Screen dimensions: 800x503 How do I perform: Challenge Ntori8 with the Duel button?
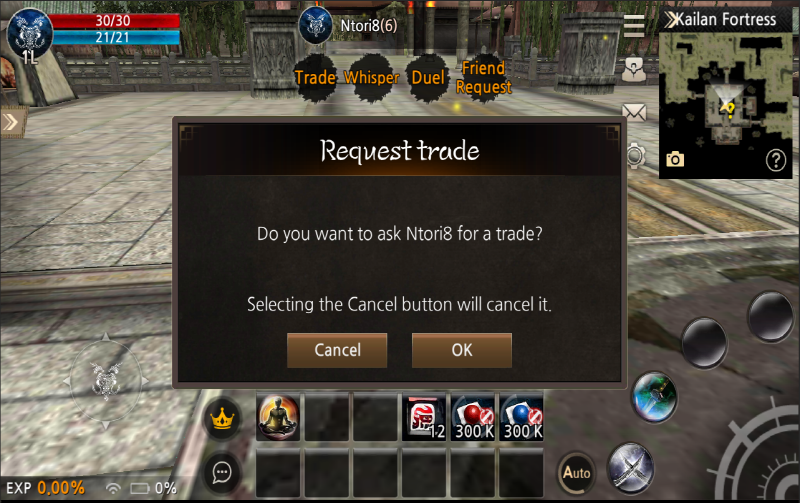pos(428,78)
